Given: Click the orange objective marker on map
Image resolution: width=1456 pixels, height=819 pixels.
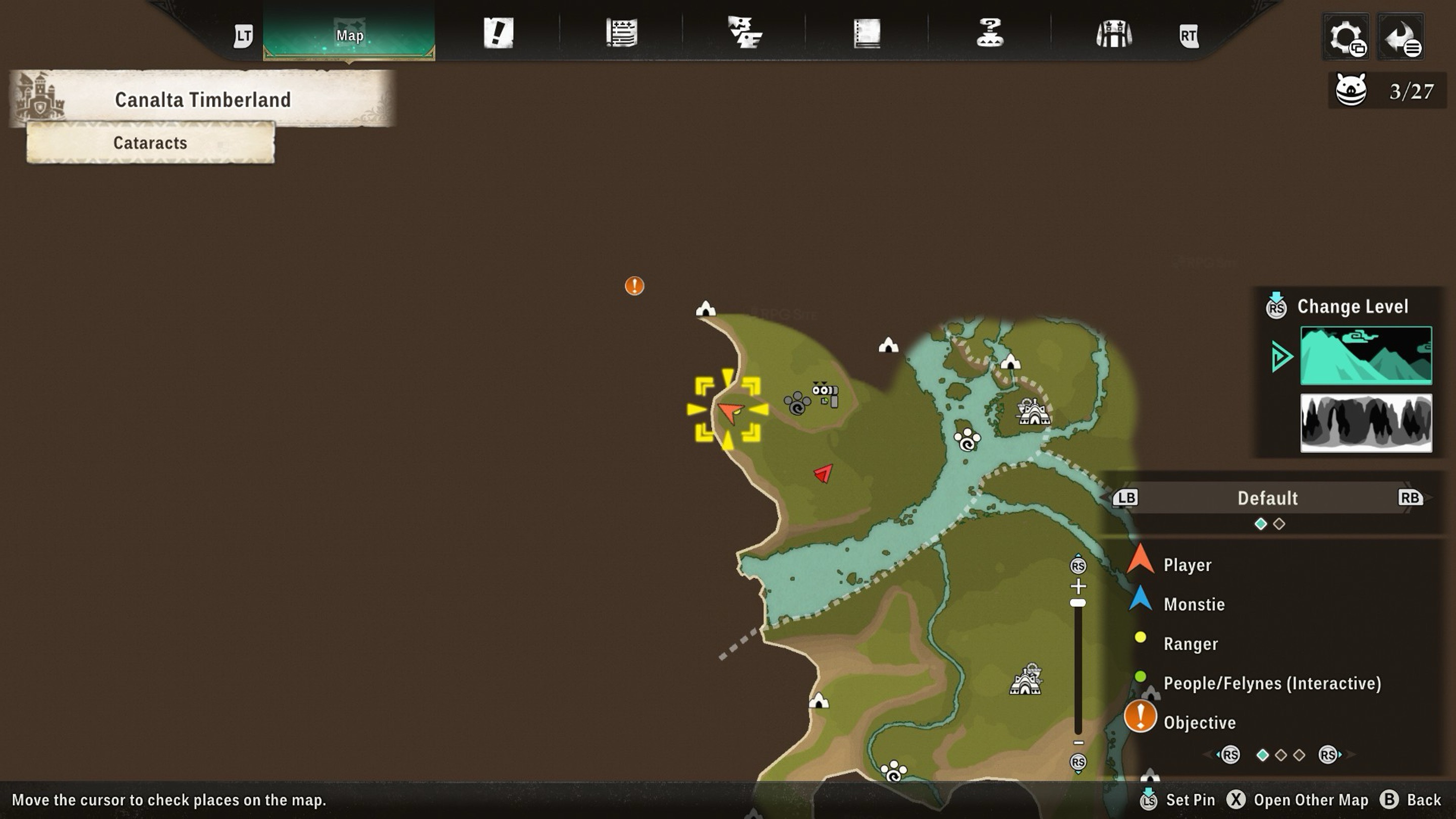Looking at the screenshot, I should point(634,286).
